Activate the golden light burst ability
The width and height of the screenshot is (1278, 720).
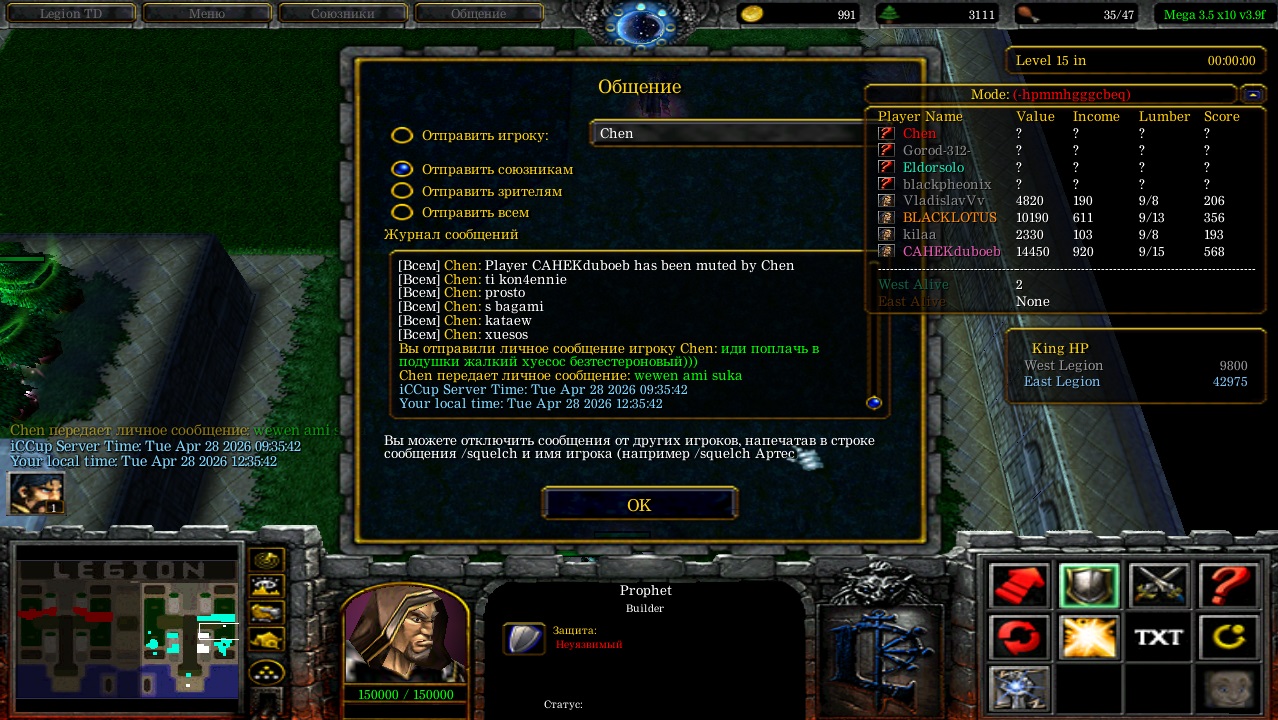pos(1089,637)
